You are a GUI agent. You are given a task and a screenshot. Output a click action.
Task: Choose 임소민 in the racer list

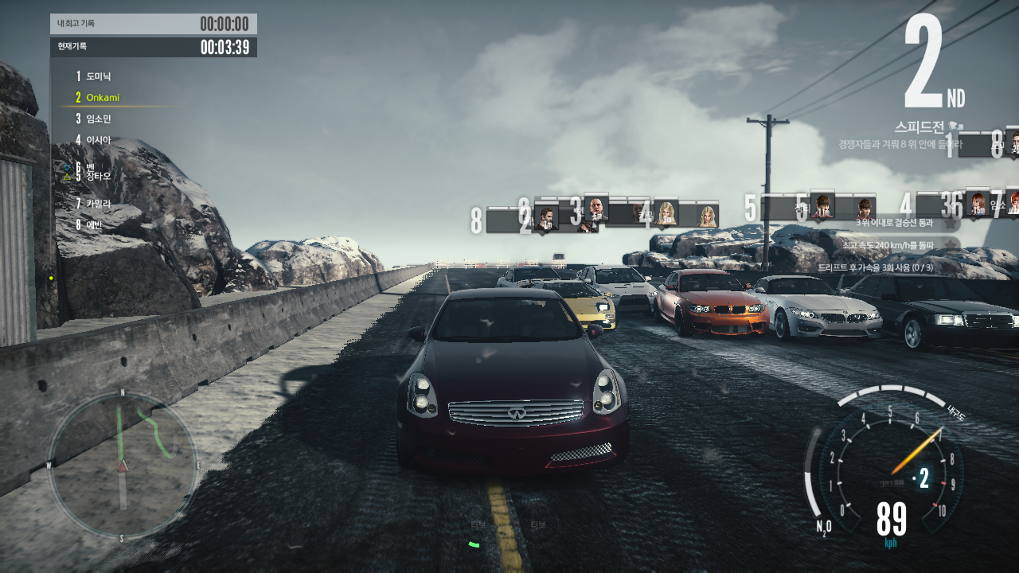tap(97, 118)
